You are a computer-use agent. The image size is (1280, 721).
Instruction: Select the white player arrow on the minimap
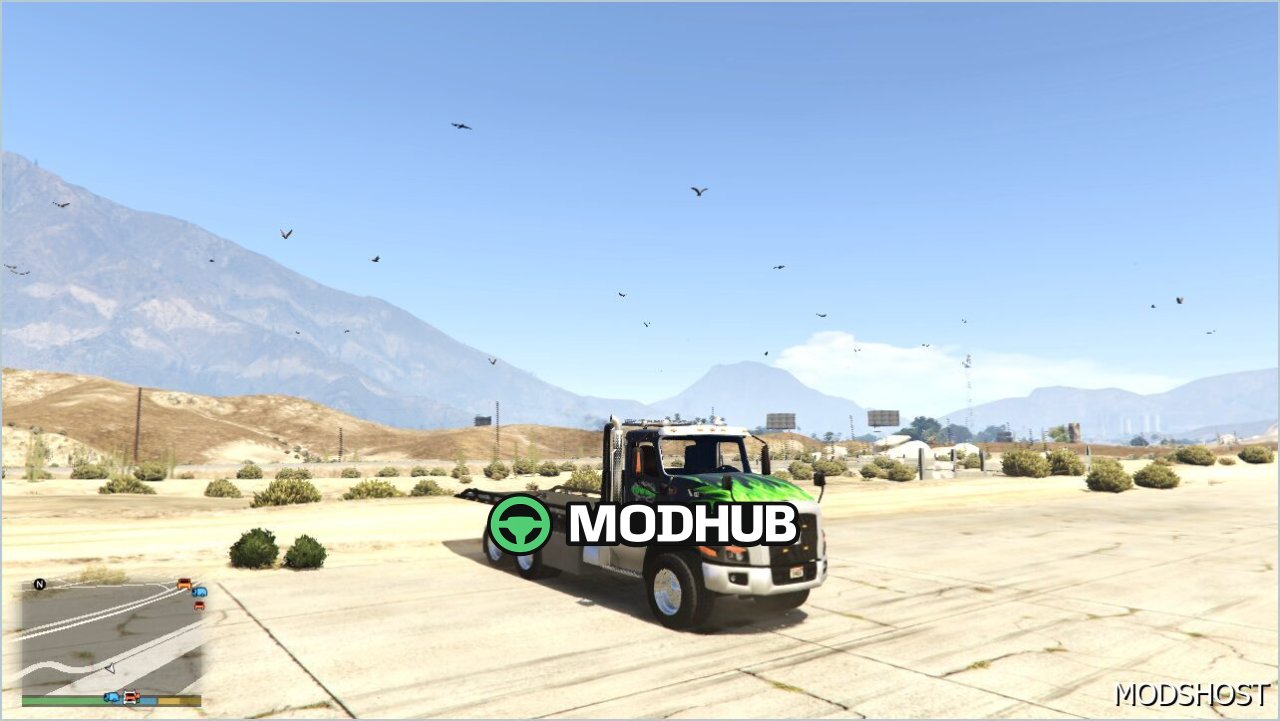point(110,669)
